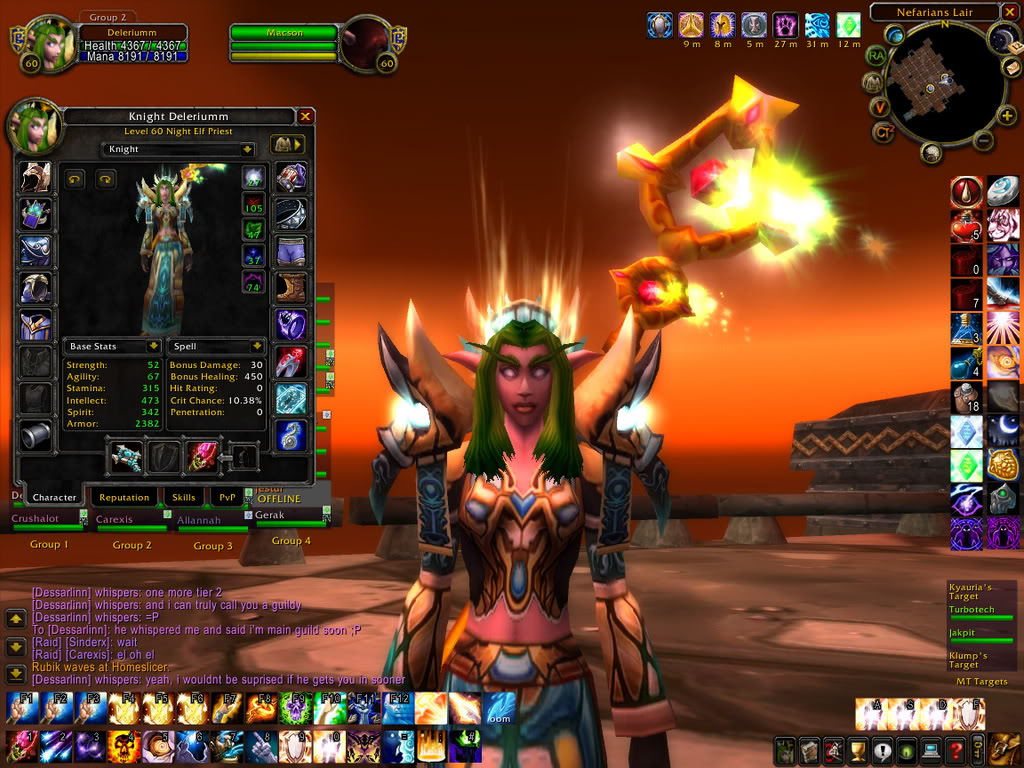Zoom out the minimap with minus button
The image size is (1024, 768).
[983, 141]
